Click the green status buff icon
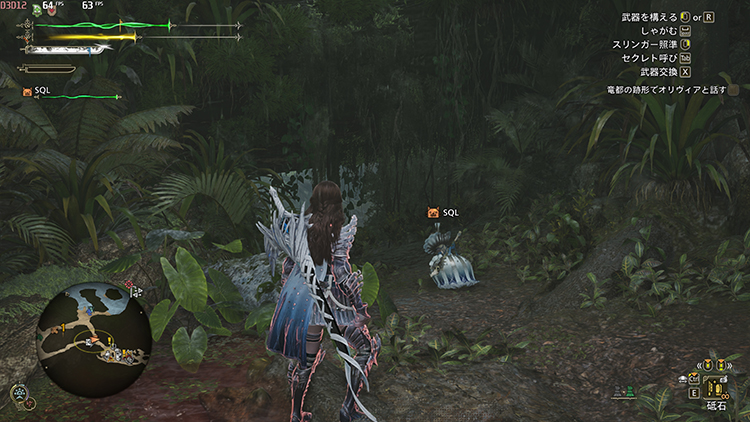Viewport: 750px width, 422px height. [x=36, y=8]
